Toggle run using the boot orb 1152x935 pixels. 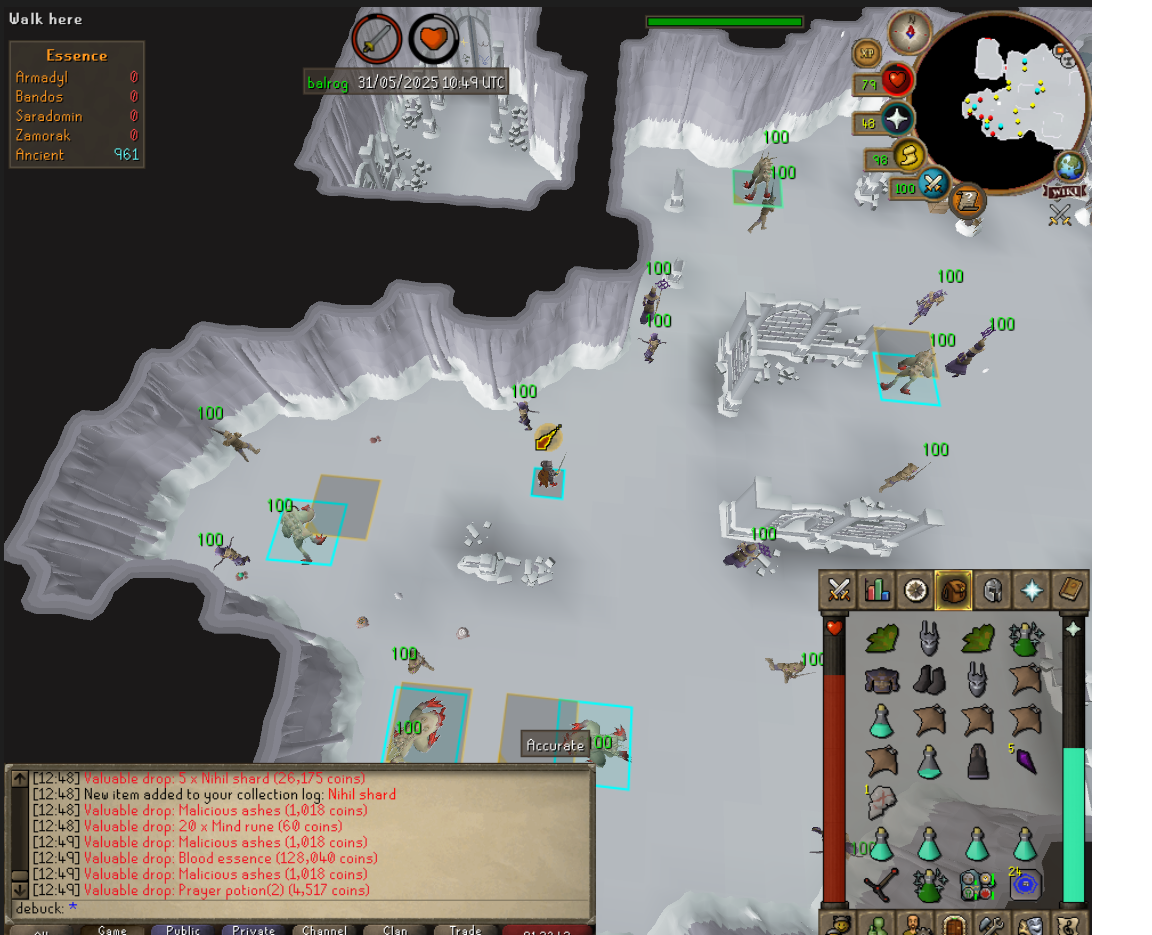[x=907, y=156]
